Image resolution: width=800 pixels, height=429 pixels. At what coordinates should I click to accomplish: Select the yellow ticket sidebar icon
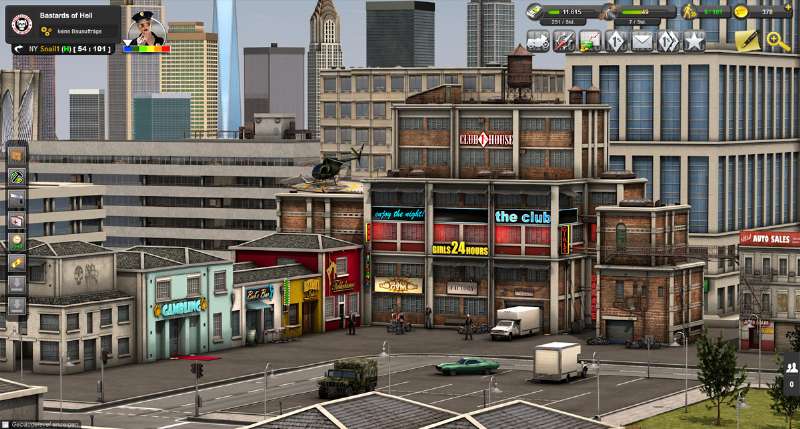(16, 263)
